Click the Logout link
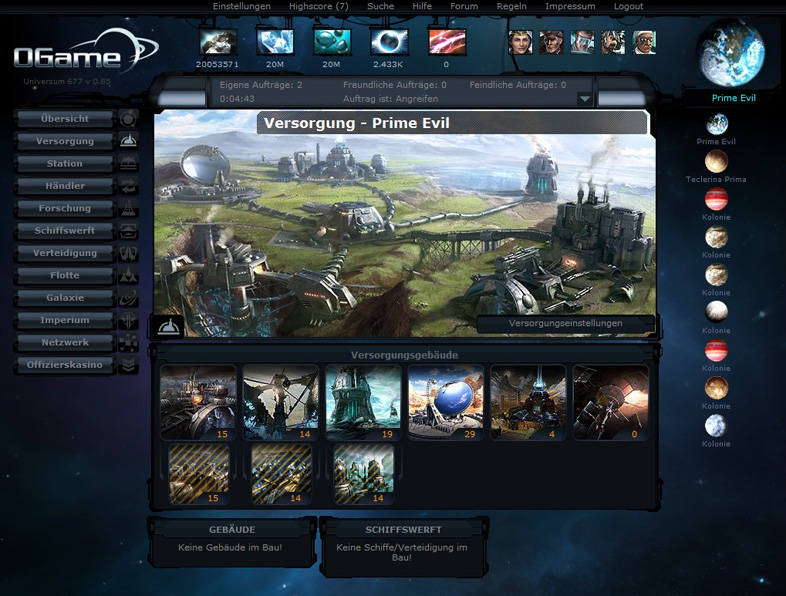This screenshot has width=786, height=596. [628, 6]
